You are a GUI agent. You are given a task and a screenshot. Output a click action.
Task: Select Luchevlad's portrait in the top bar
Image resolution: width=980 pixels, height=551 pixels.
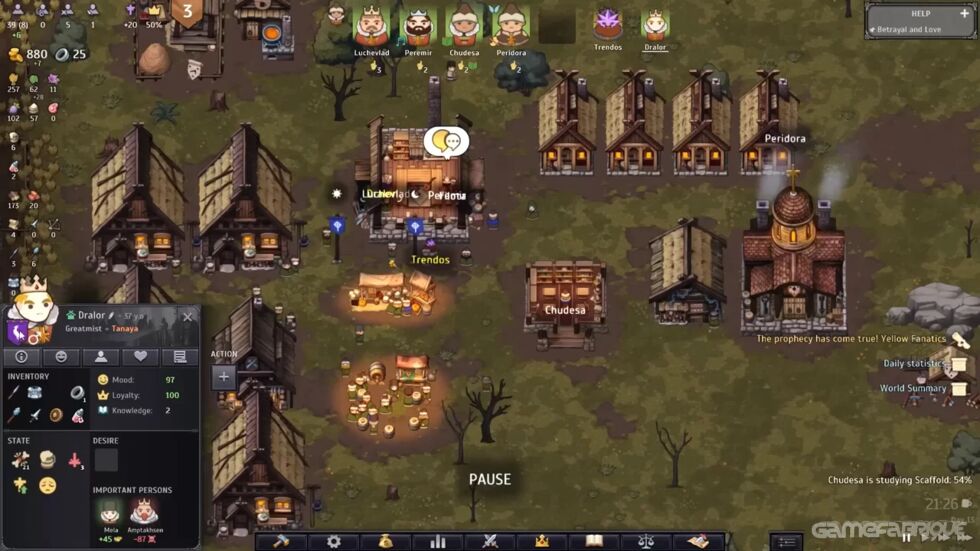(x=371, y=25)
